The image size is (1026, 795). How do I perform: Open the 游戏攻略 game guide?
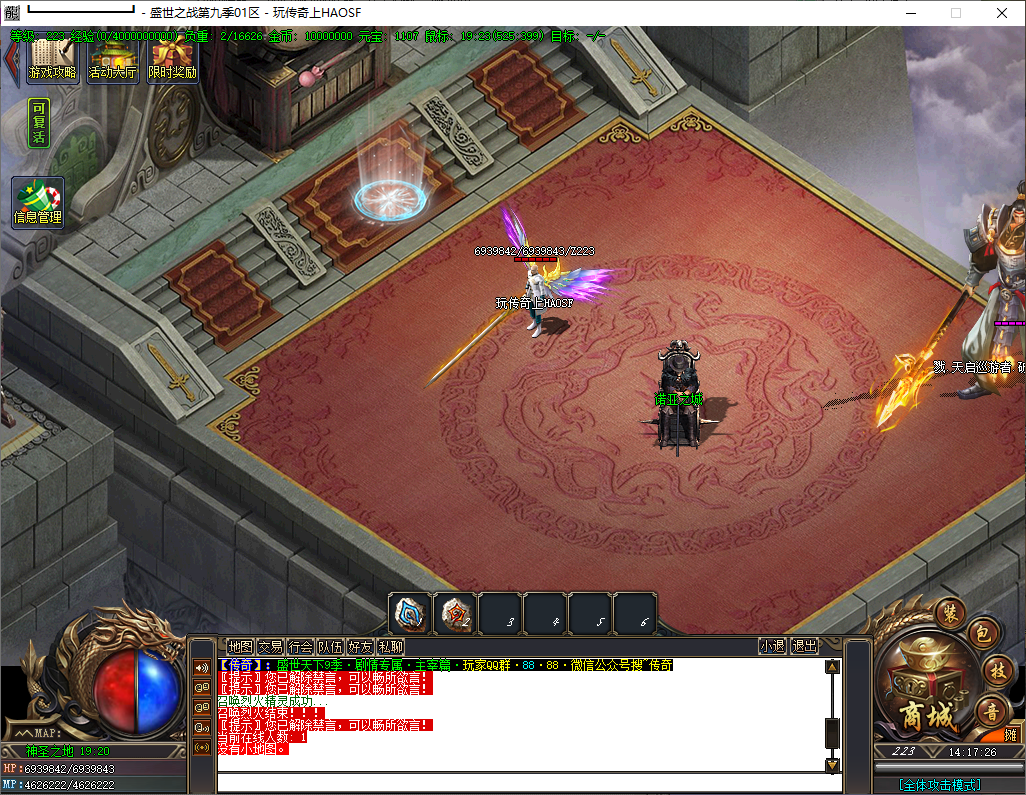pos(53,62)
